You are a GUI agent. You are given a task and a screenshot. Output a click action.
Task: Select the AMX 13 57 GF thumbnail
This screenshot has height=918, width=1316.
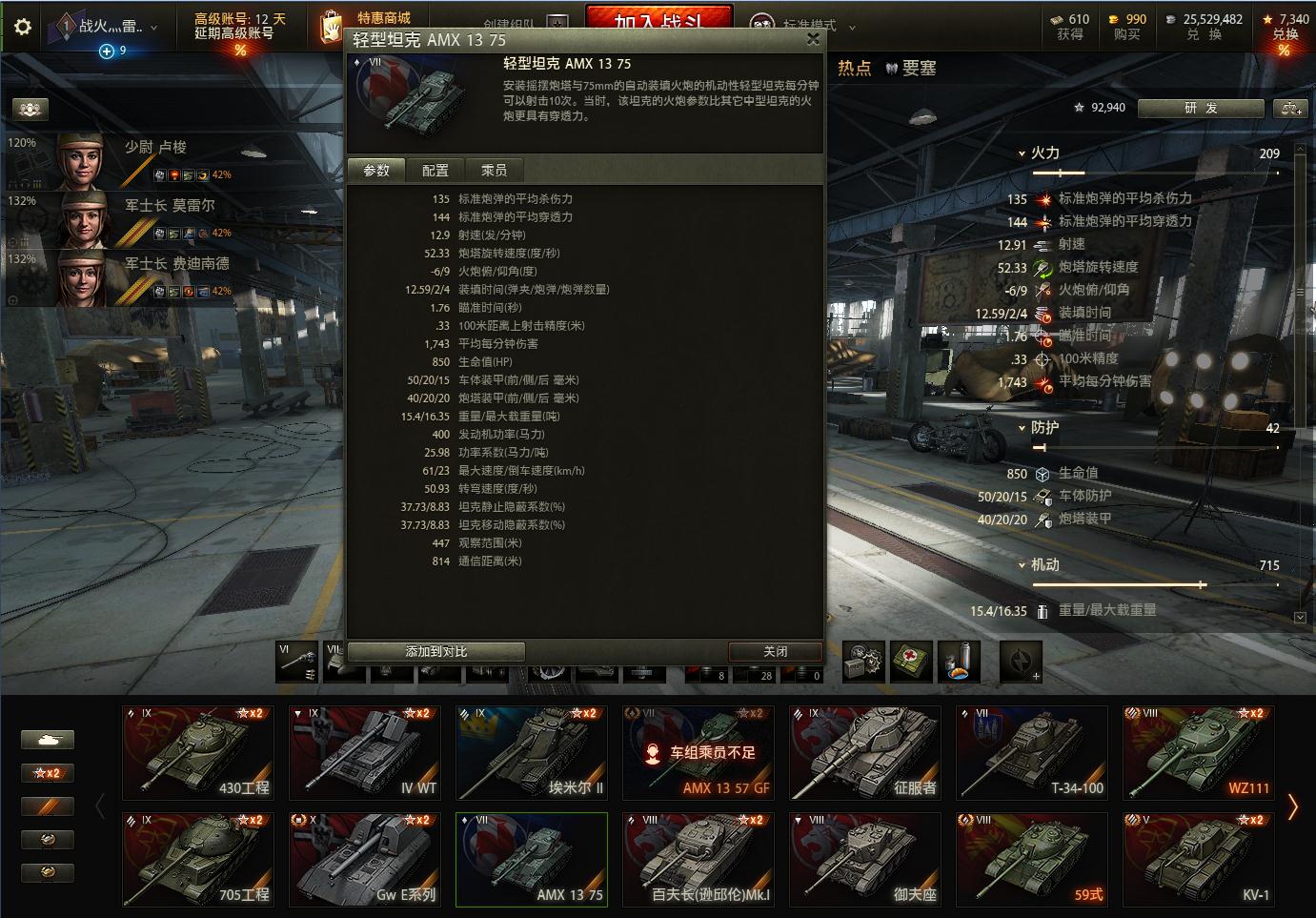(x=698, y=752)
